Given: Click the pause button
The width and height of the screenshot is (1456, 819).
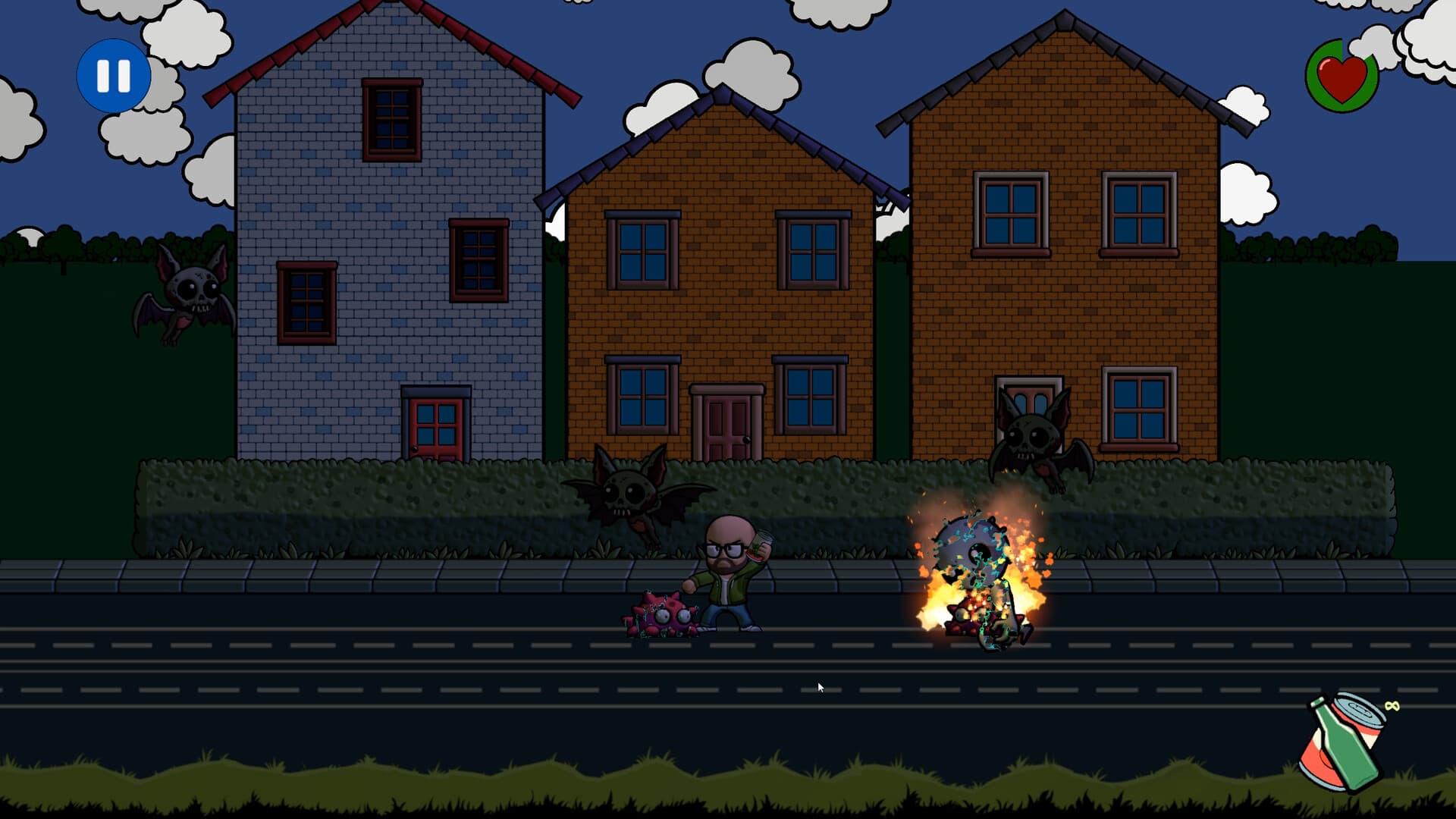Looking at the screenshot, I should (x=114, y=74).
